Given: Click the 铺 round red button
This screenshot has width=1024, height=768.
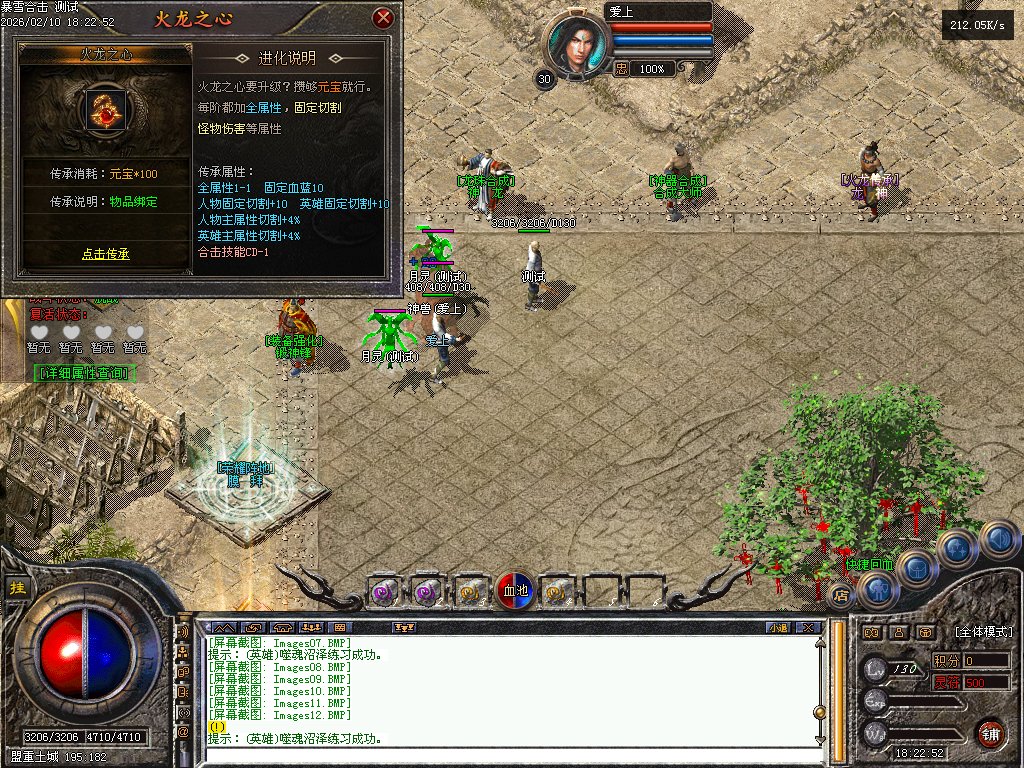Looking at the screenshot, I should (x=990, y=733).
